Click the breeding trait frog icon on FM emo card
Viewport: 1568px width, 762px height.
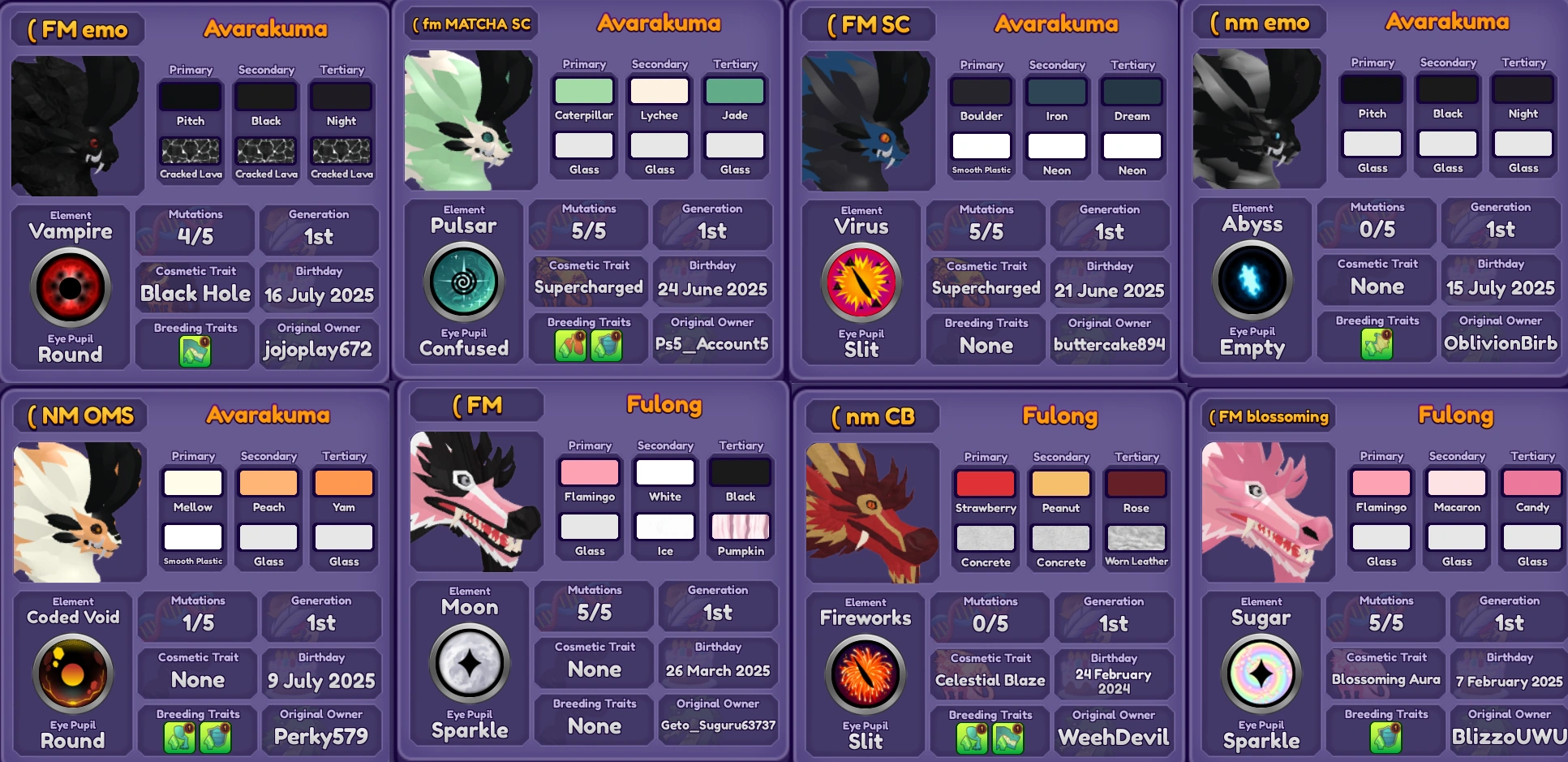[x=194, y=347]
